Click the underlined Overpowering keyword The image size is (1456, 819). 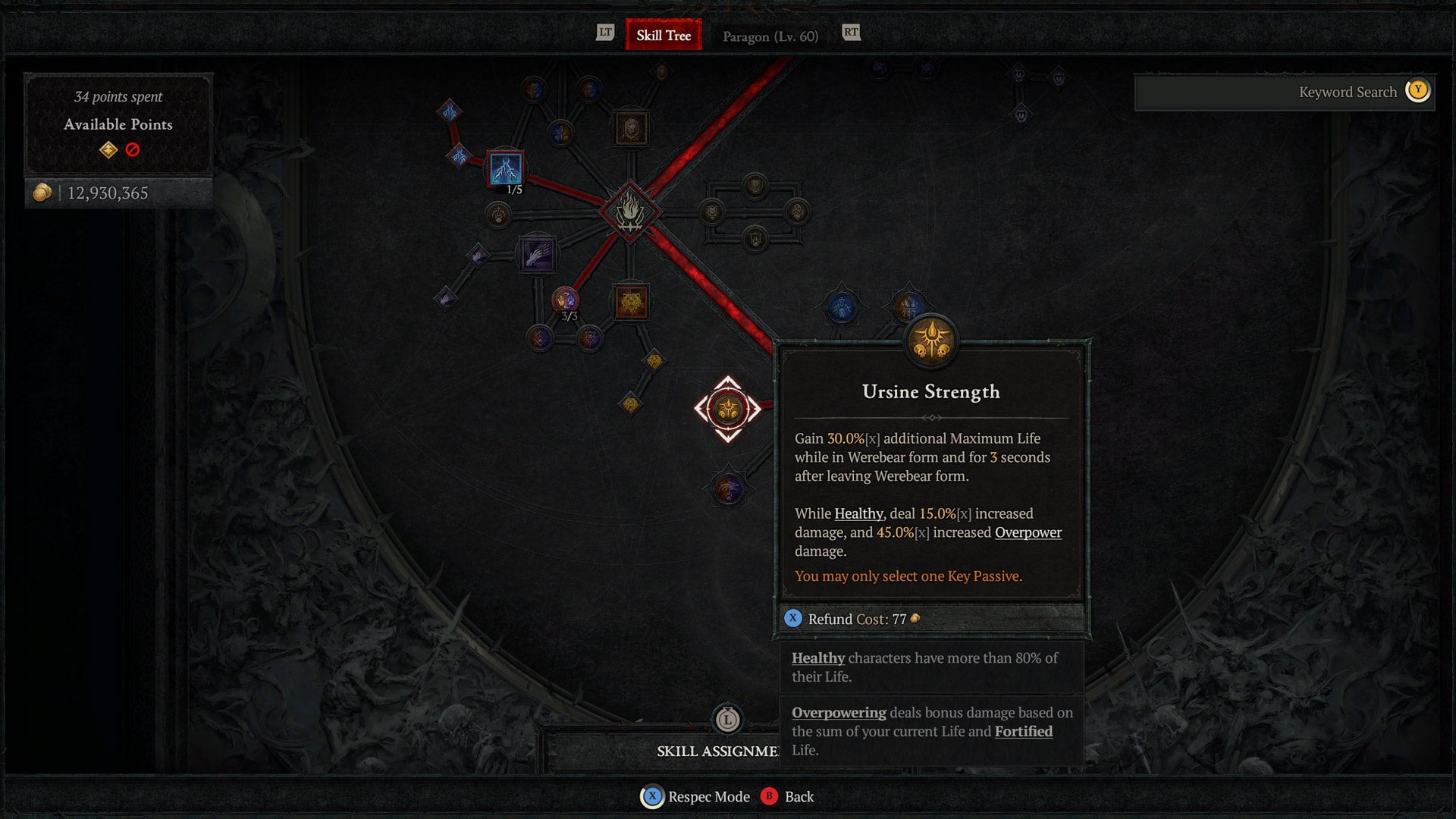point(838,713)
